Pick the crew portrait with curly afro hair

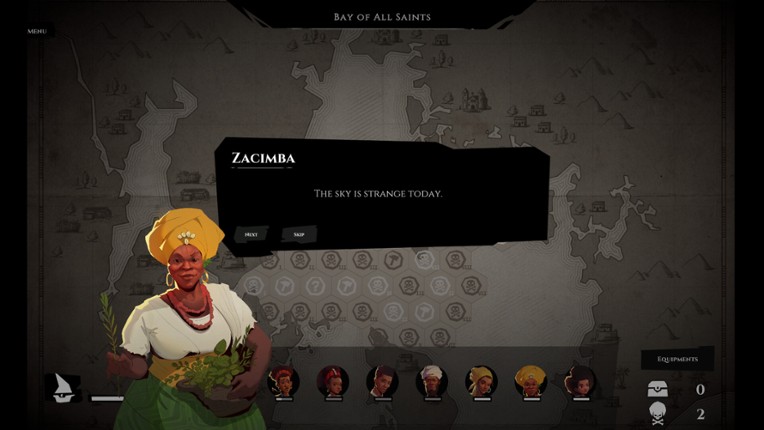click(x=581, y=380)
